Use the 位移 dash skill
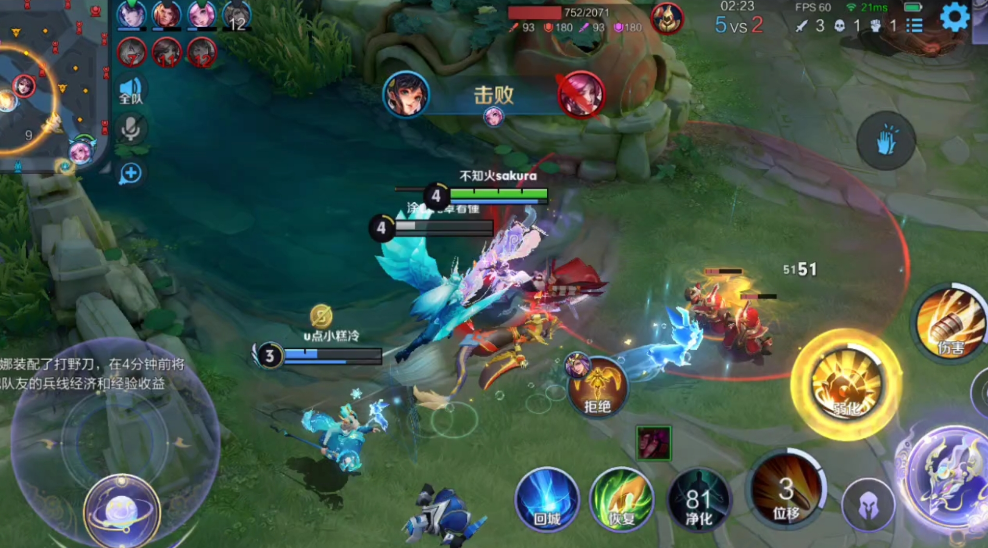 pos(786,488)
